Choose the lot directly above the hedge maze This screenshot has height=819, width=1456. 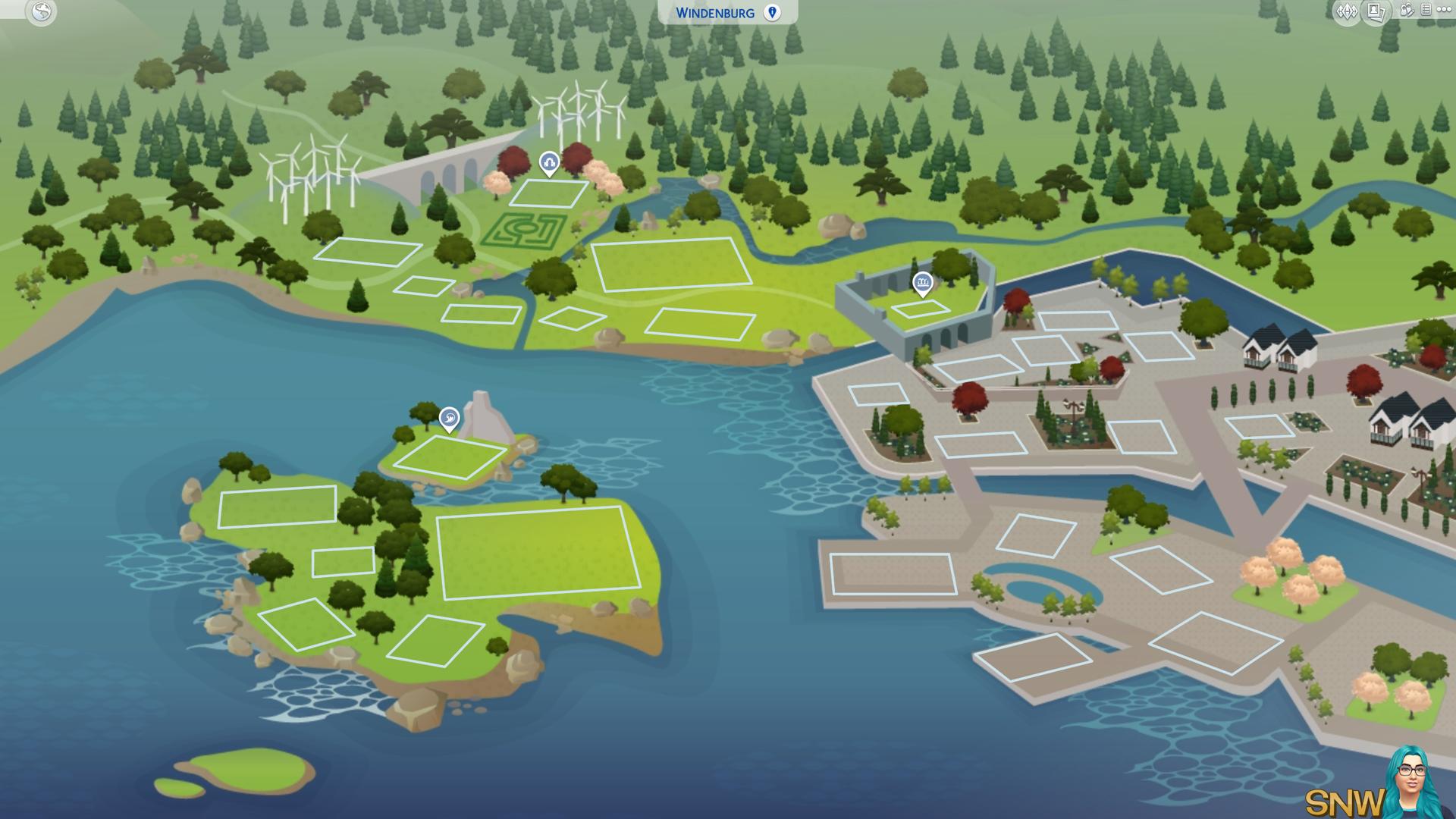click(548, 193)
